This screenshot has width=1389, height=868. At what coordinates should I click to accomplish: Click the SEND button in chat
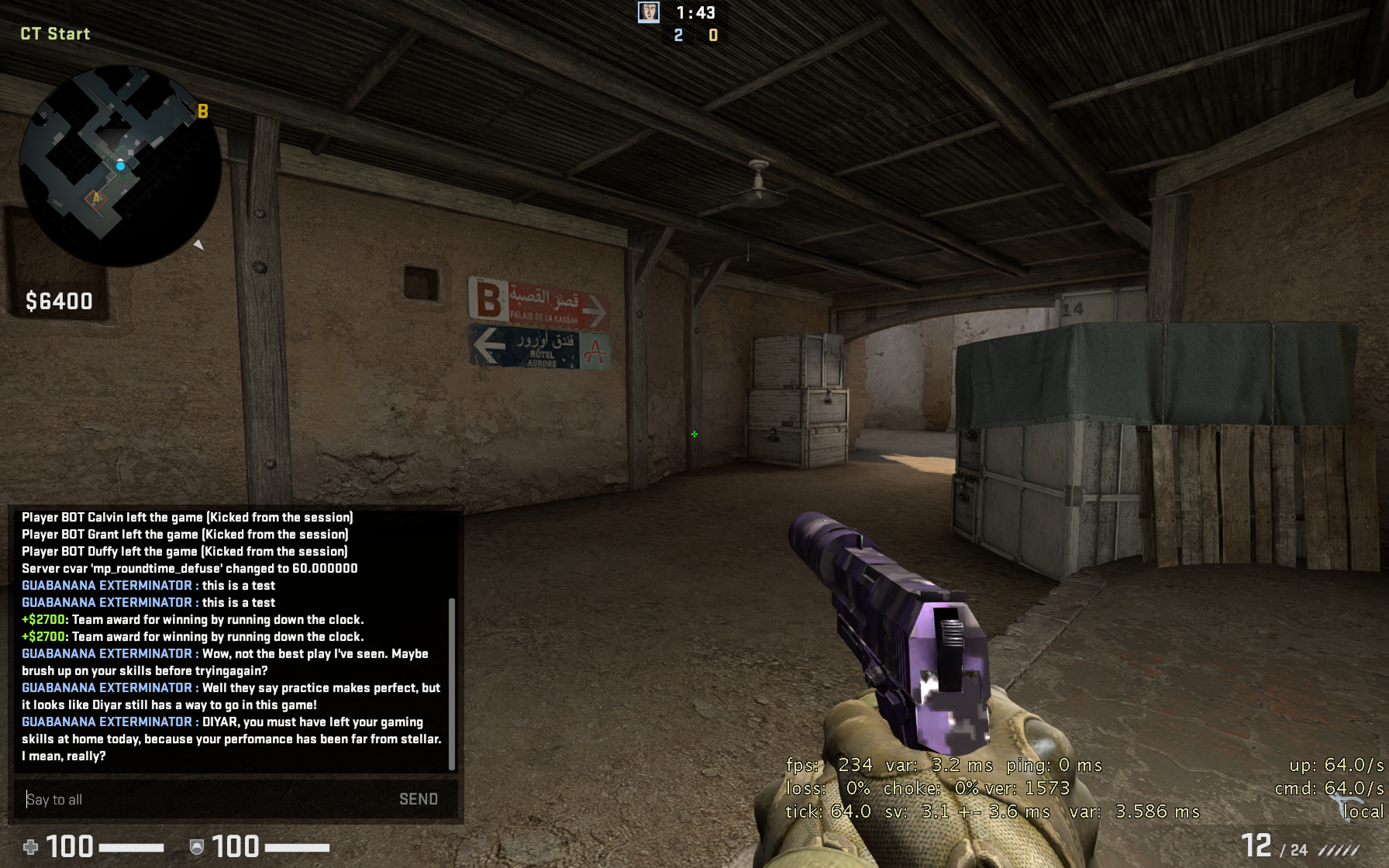(x=418, y=799)
